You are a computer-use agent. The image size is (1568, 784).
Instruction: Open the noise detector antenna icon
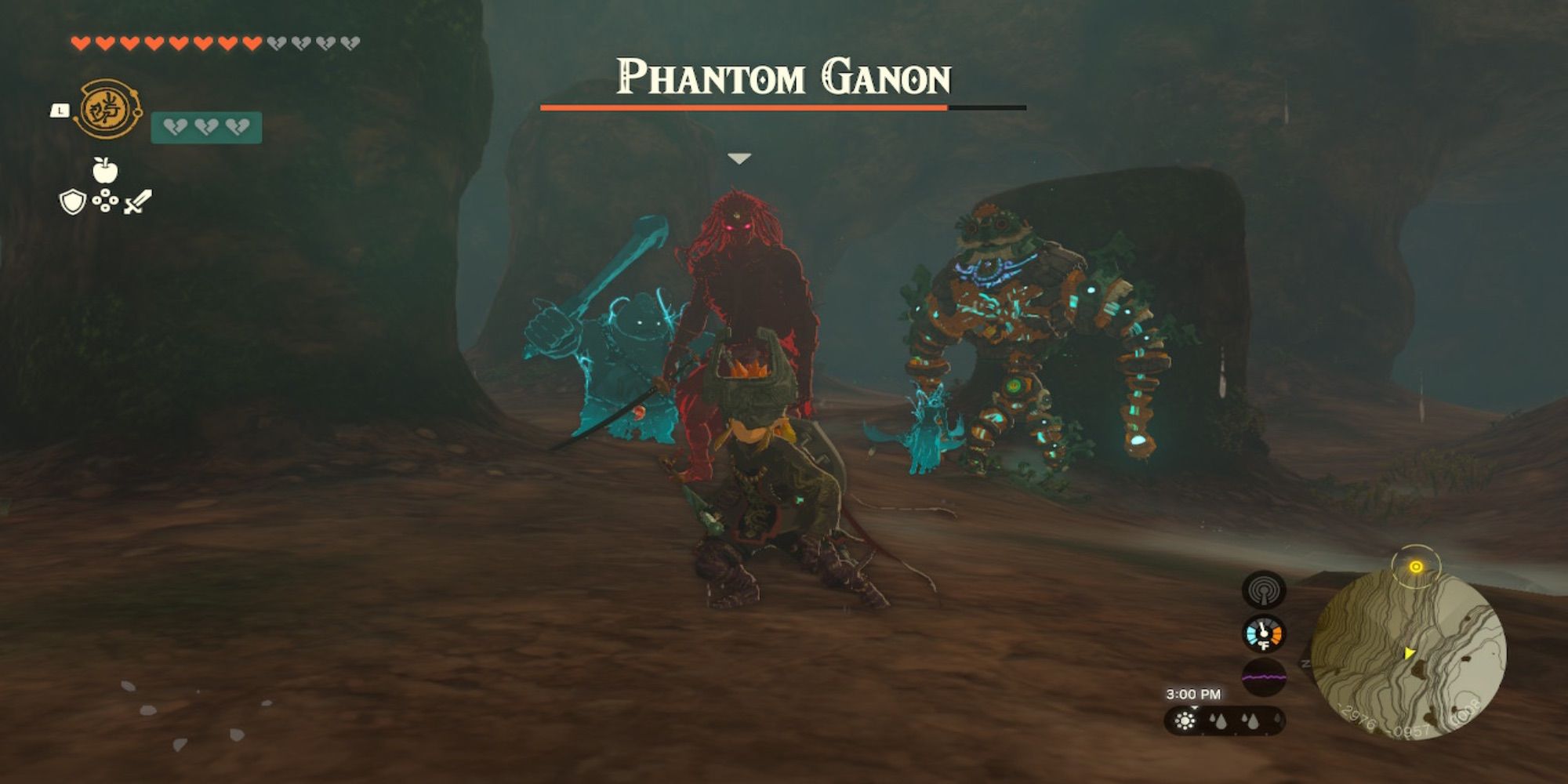1264,590
